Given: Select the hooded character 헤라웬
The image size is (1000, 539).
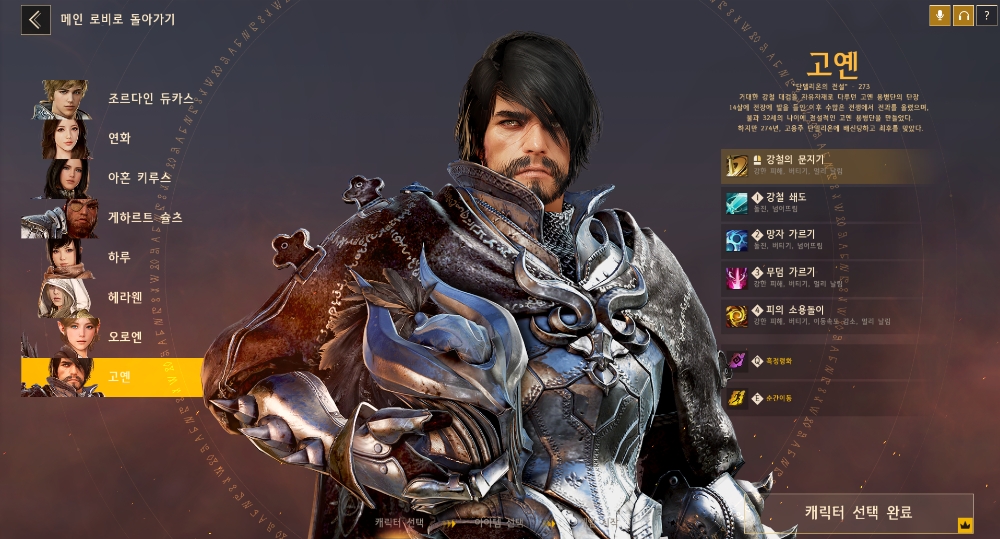Looking at the screenshot, I should tap(112, 297).
